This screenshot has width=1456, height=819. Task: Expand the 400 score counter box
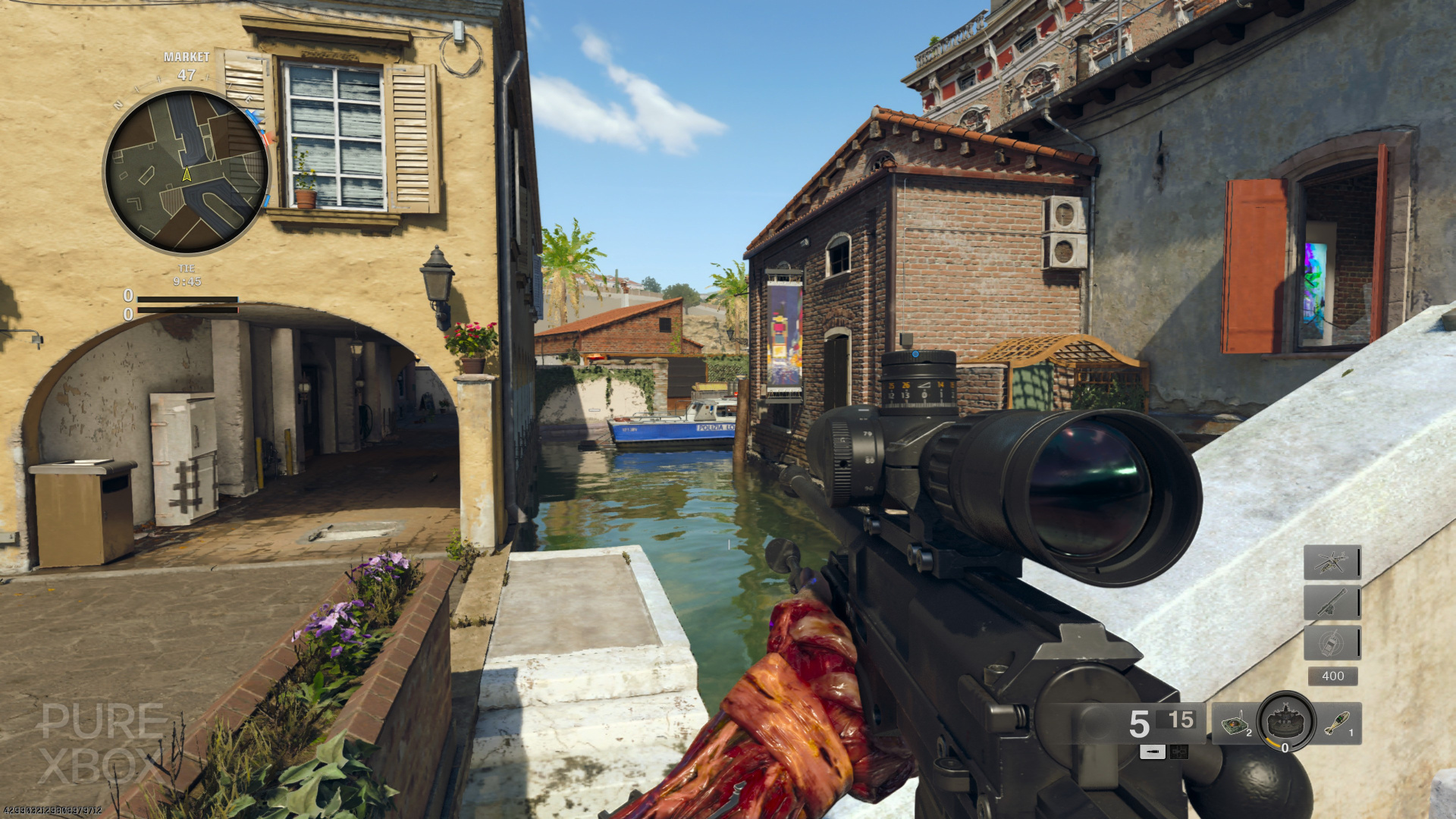click(x=1331, y=676)
